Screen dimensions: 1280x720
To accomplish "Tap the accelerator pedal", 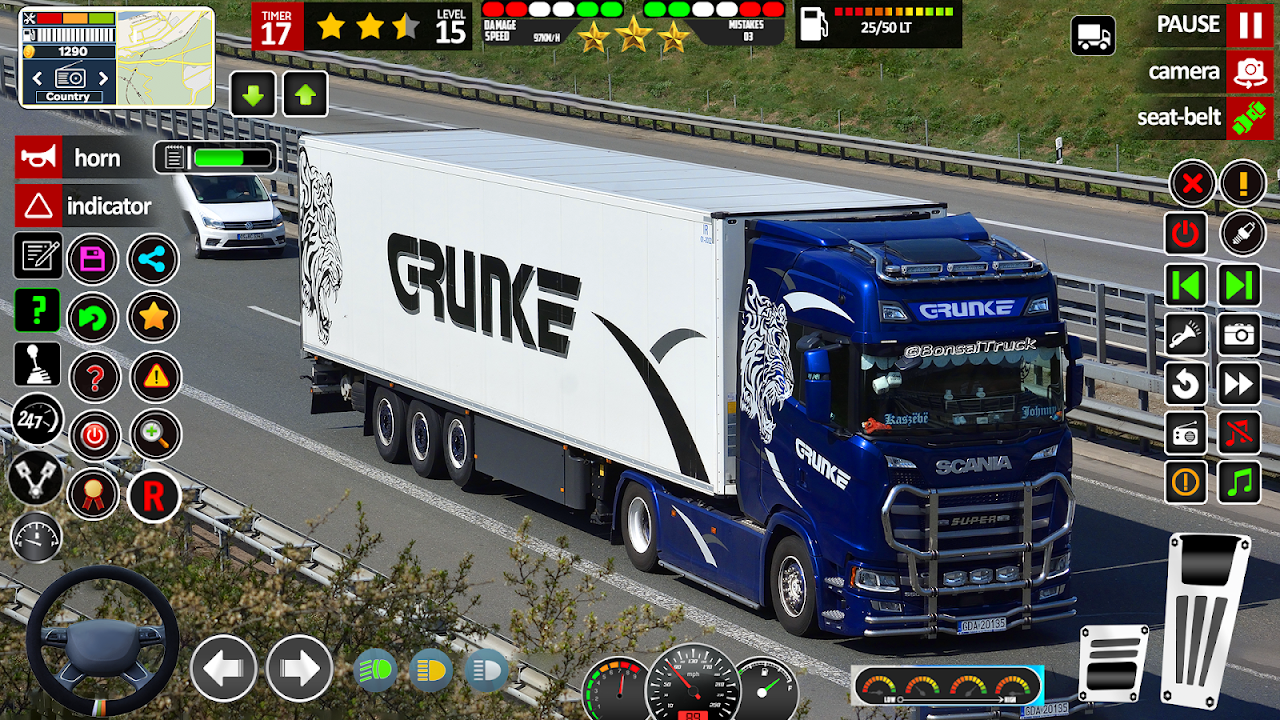I will 1206,620.
